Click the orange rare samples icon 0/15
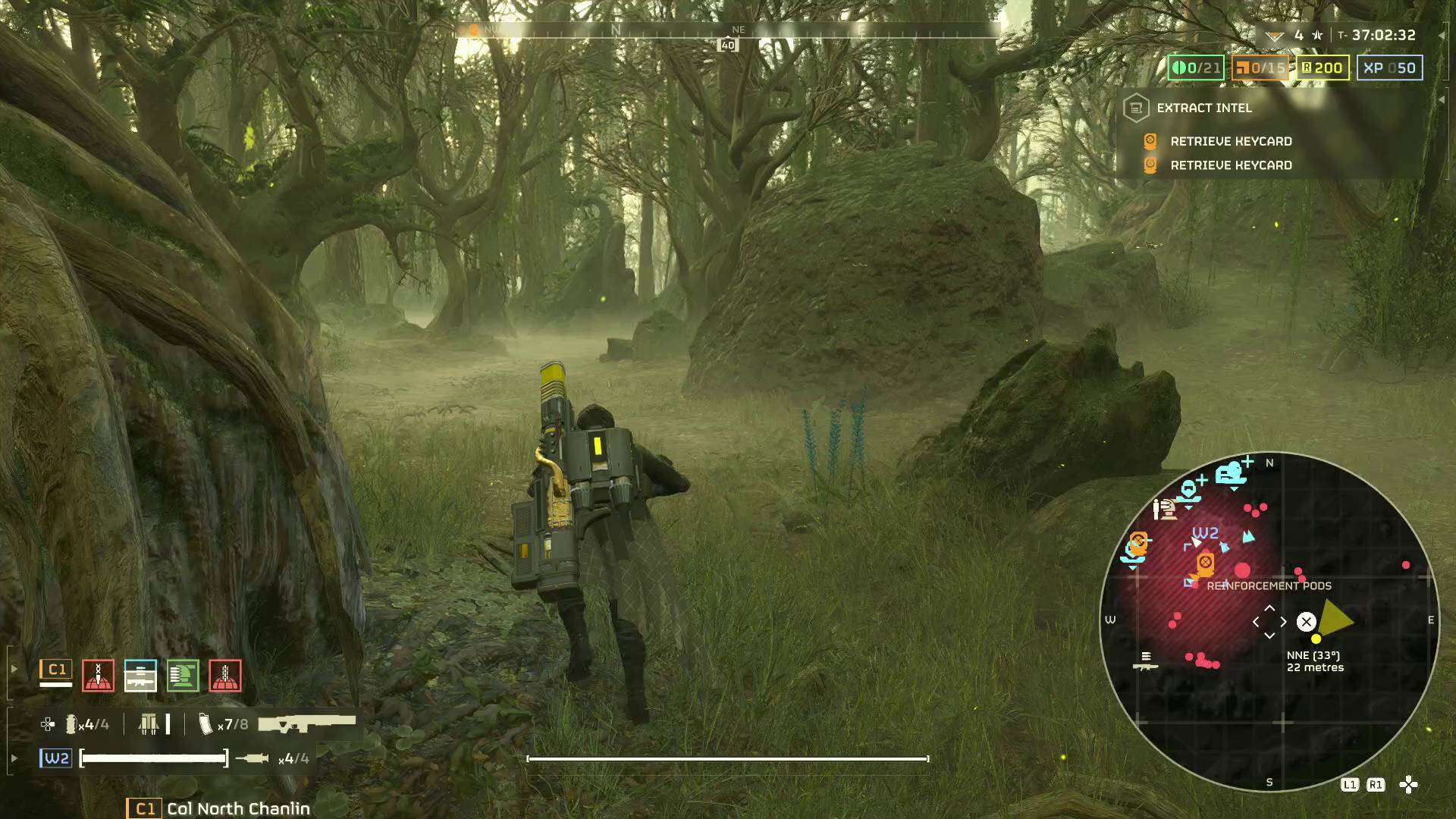Image resolution: width=1456 pixels, height=819 pixels. 1260,67
